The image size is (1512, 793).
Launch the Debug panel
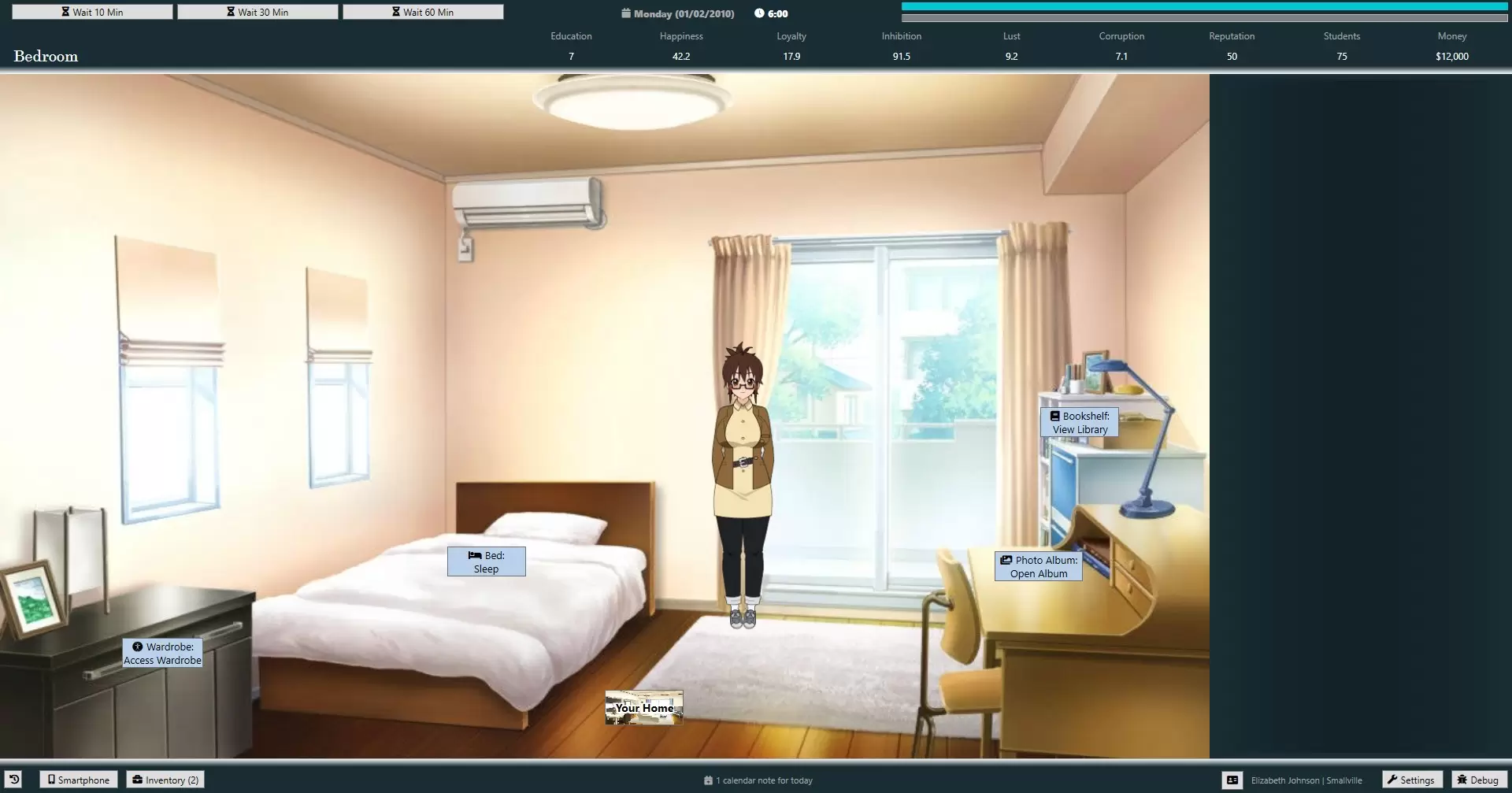point(1477,780)
